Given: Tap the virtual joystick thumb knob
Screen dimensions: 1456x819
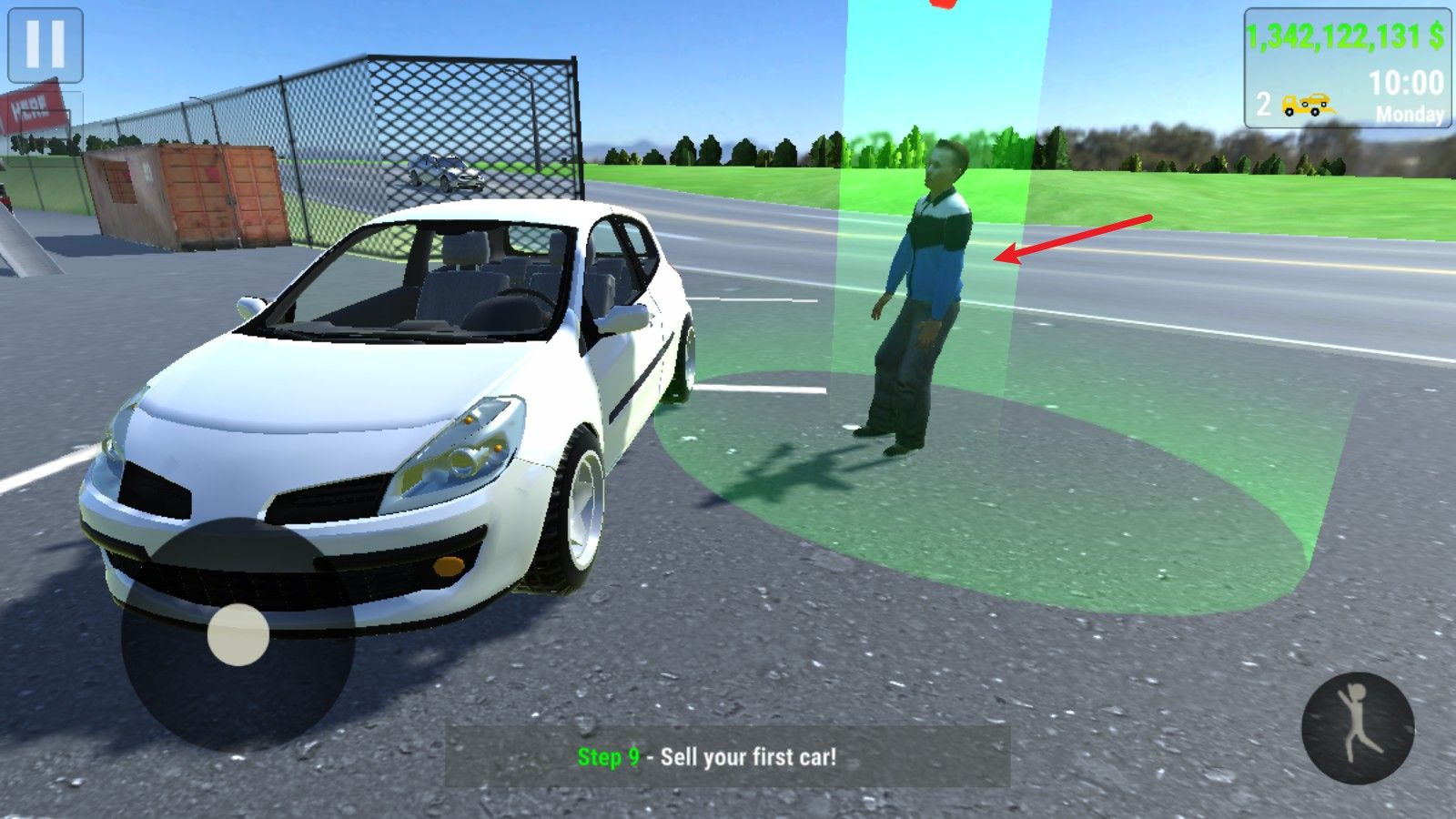Looking at the screenshot, I should click(238, 634).
